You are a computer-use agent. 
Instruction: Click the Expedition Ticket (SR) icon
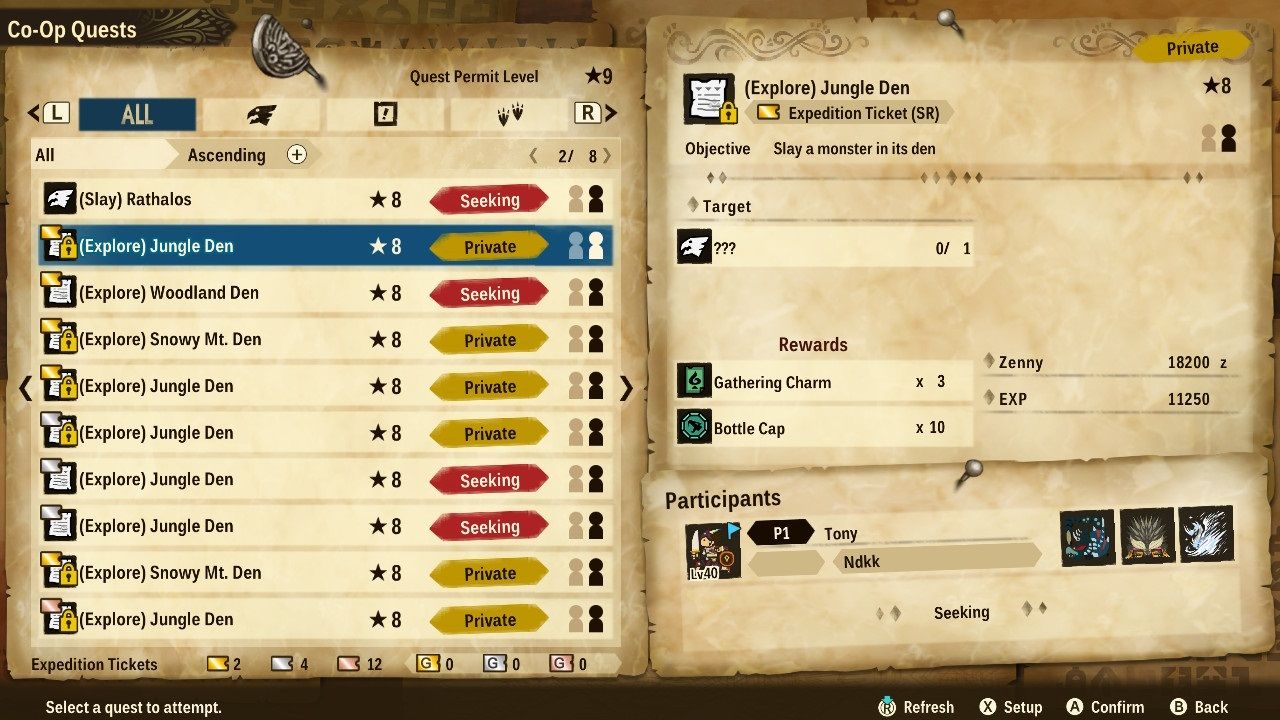click(769, 113)
